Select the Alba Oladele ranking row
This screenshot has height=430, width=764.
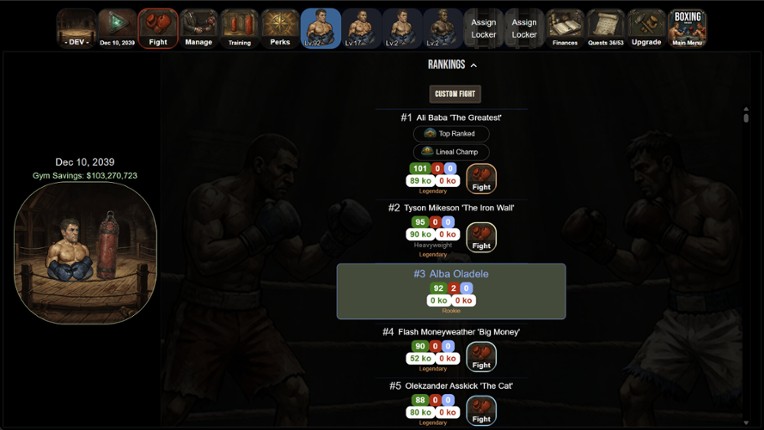click(x=451, y=291)
